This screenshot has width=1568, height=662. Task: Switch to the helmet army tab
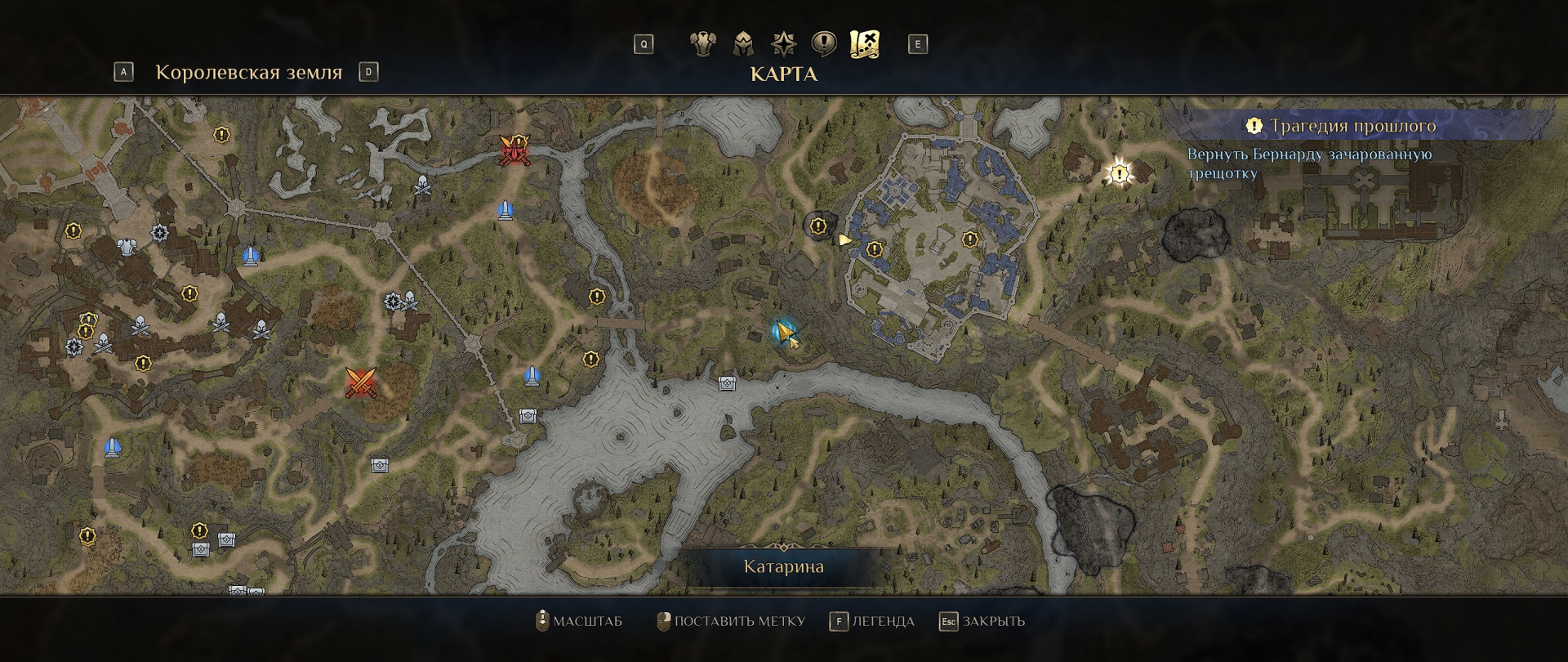click(x=743, y=43)
